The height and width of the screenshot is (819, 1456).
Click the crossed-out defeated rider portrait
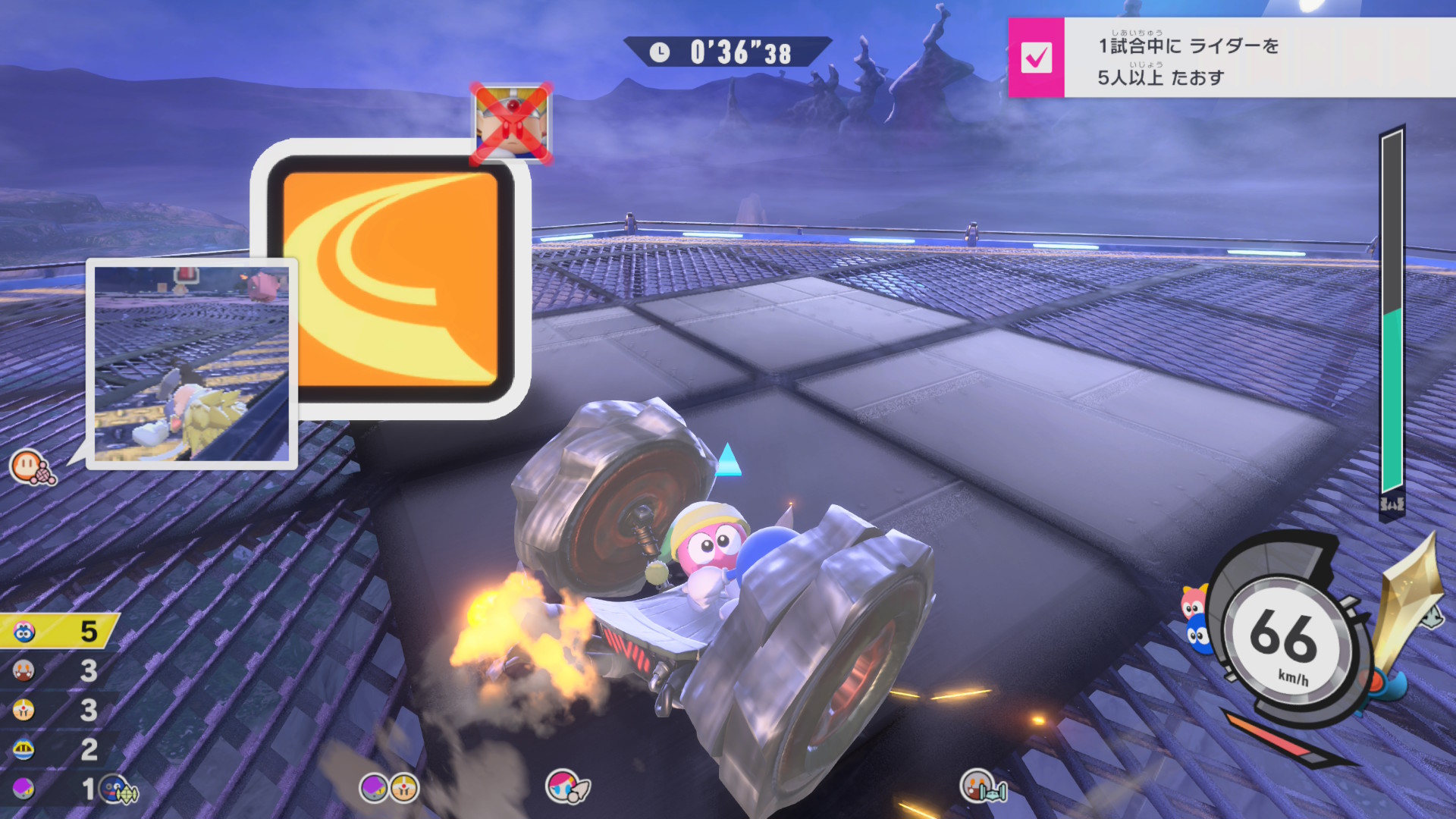click(x=512, y=124)
